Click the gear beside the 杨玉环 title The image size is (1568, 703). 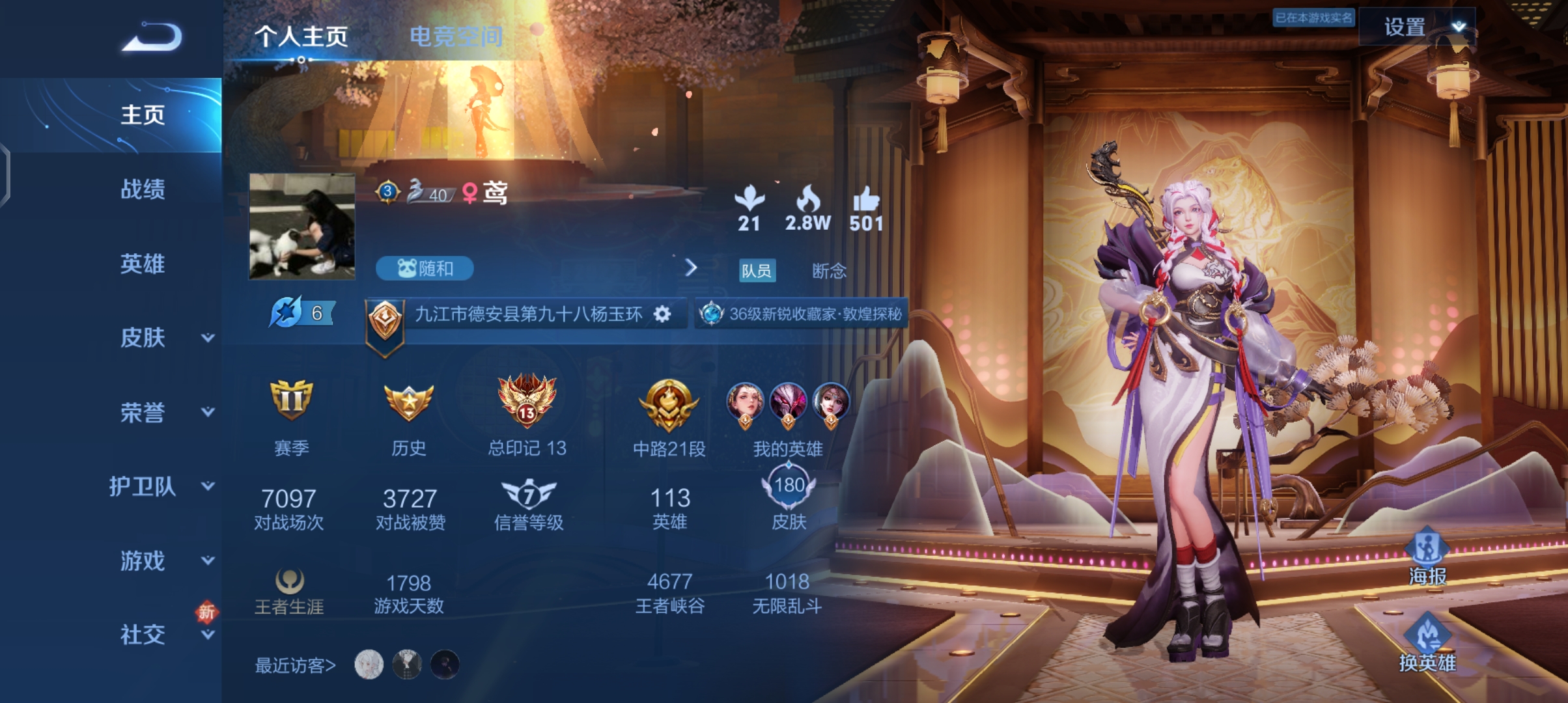[x=662, y=314]
